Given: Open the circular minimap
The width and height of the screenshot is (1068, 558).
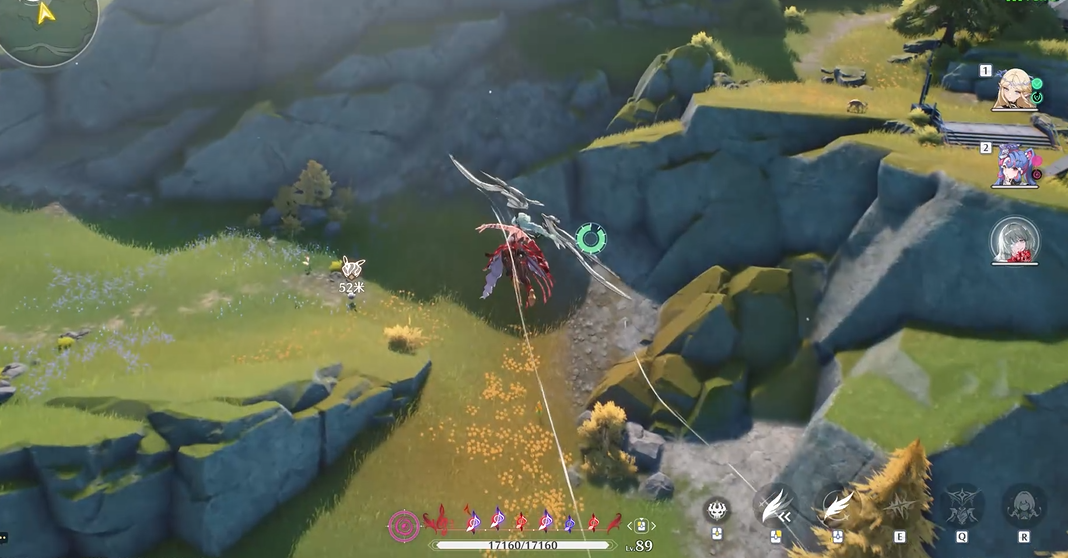Looking at the screenshot, I should pyautogui.click(x=47, y=28).
